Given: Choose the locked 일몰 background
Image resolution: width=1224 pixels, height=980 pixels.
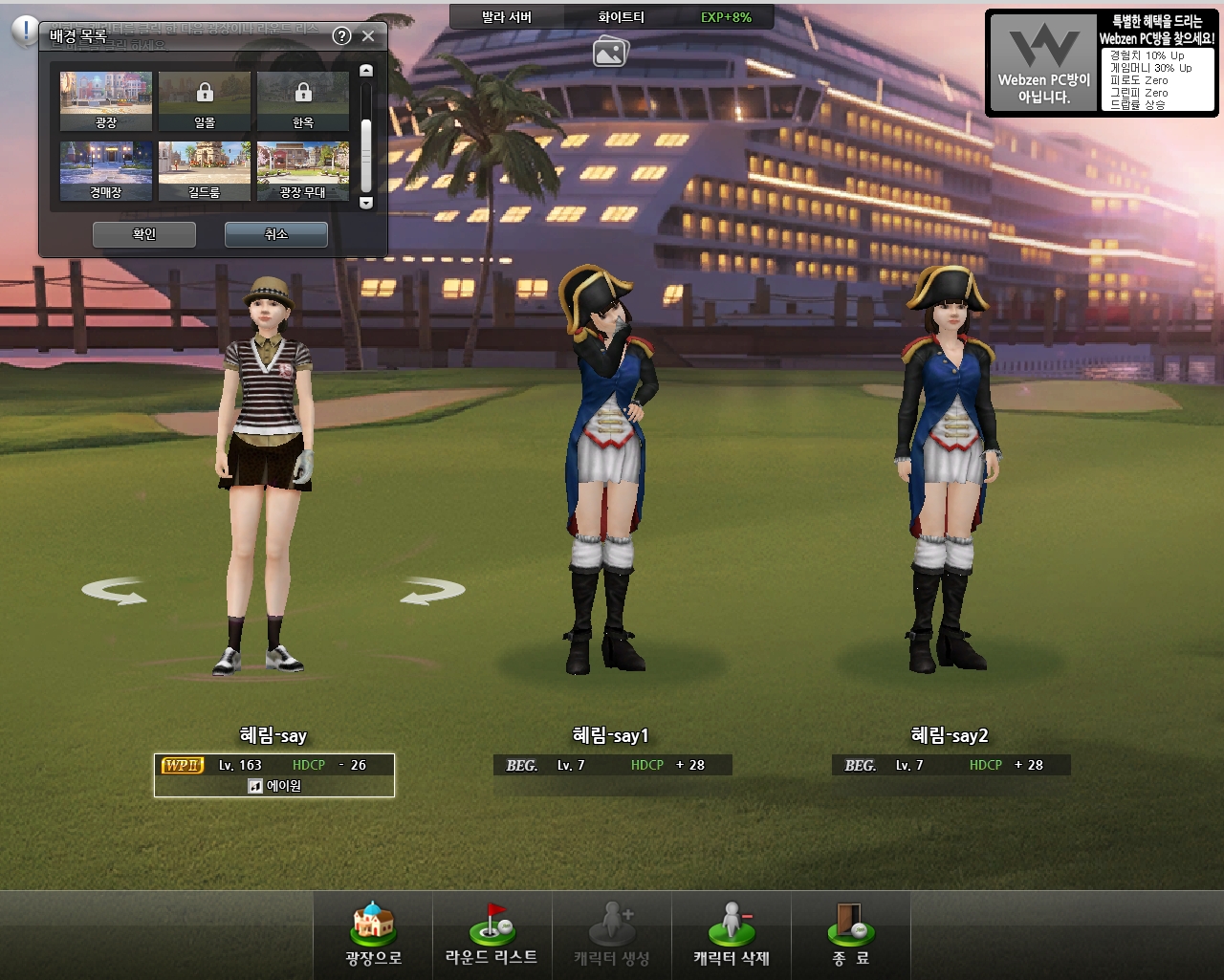Looking at the screenshot, I should pyautogui.click(x=205, y=100).
